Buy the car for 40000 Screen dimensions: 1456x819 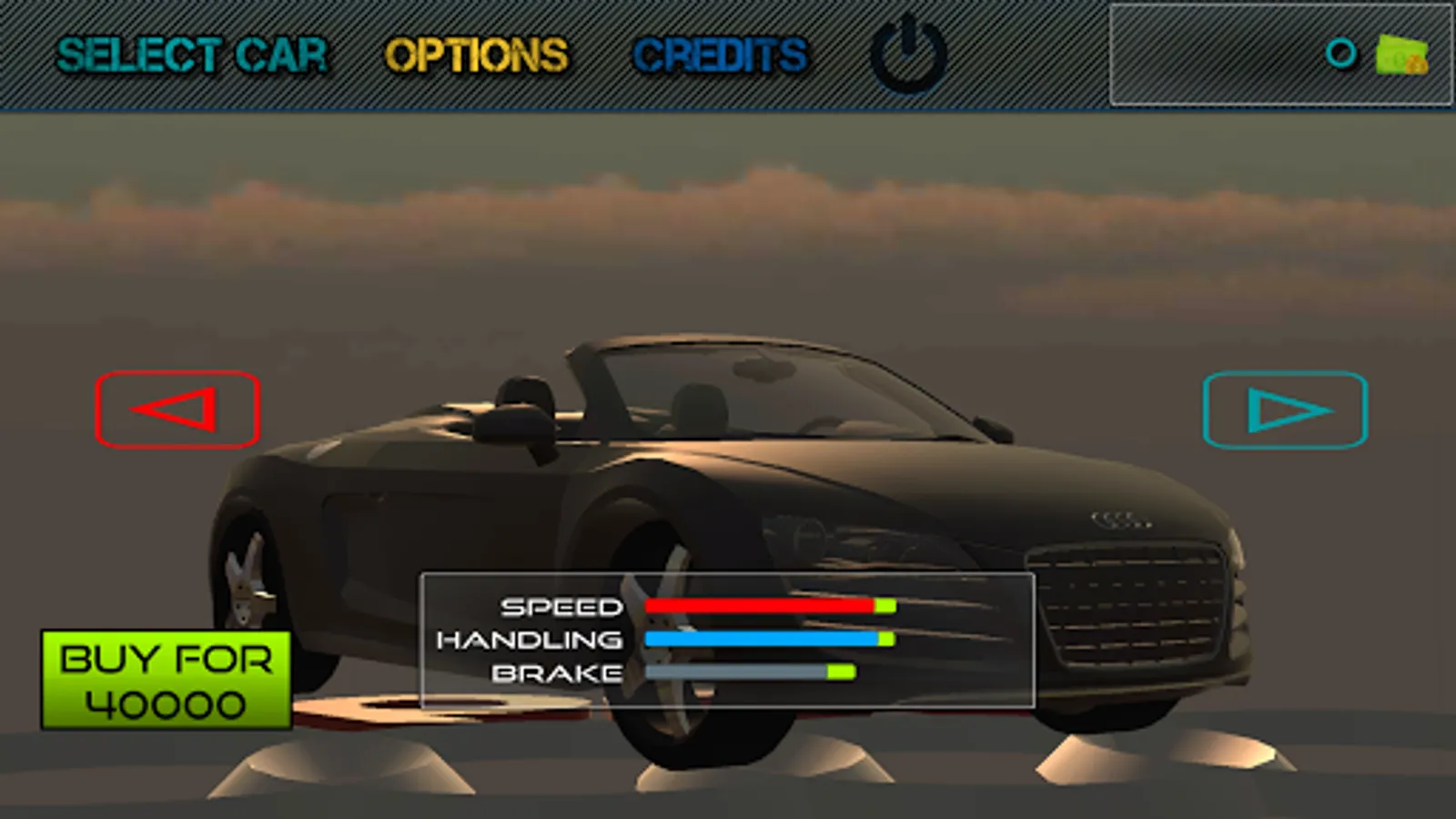click(x=167, y=681)
